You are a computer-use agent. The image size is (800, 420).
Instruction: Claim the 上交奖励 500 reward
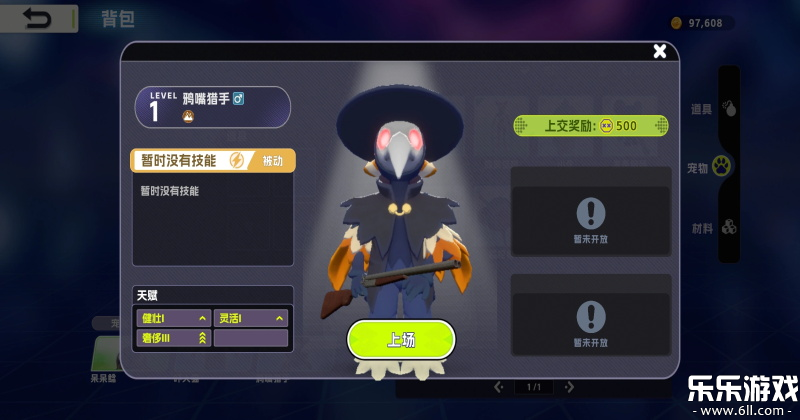point(590,126)
